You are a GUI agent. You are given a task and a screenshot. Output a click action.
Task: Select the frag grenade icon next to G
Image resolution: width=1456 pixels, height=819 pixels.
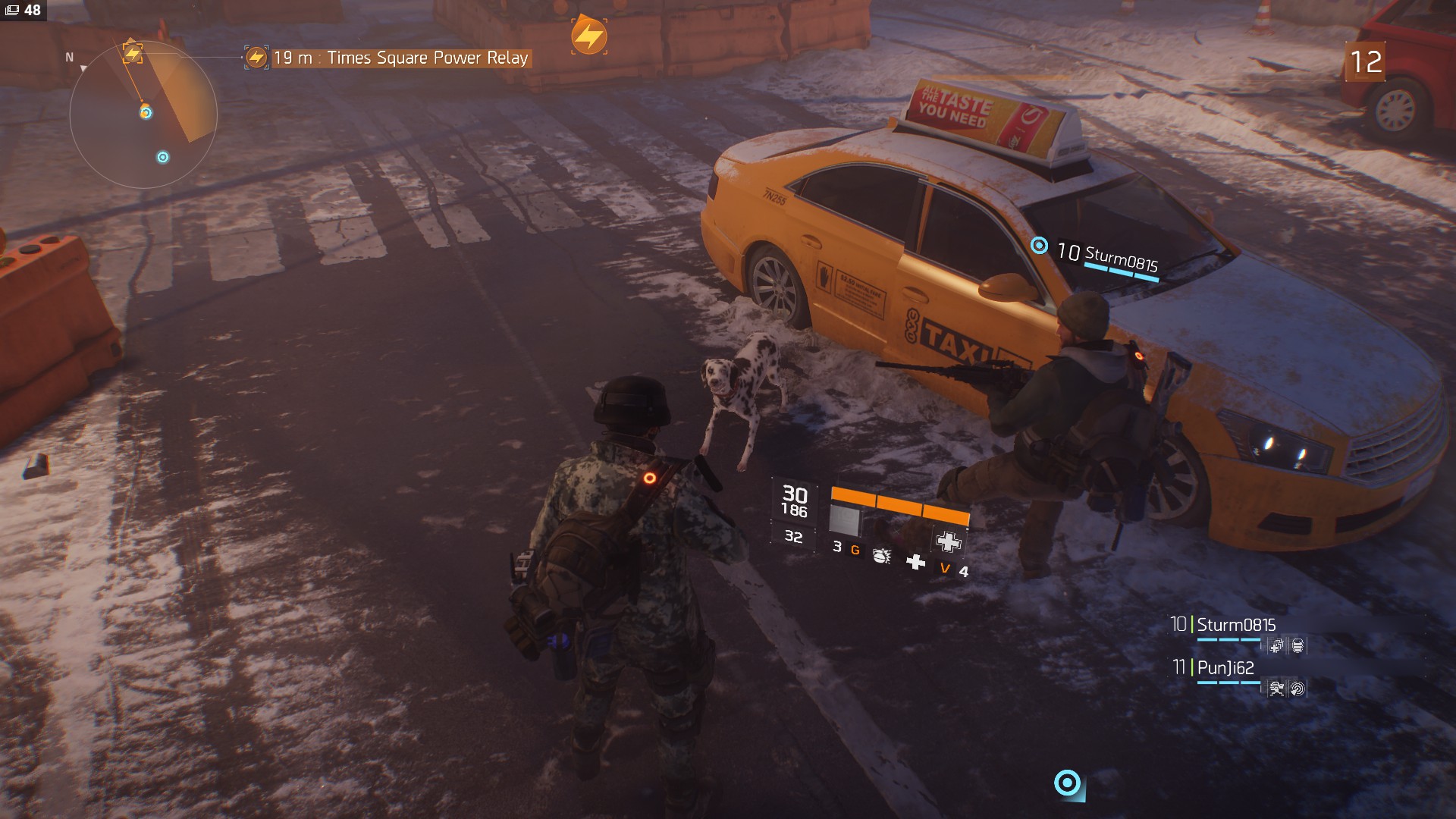pos(881,558)
